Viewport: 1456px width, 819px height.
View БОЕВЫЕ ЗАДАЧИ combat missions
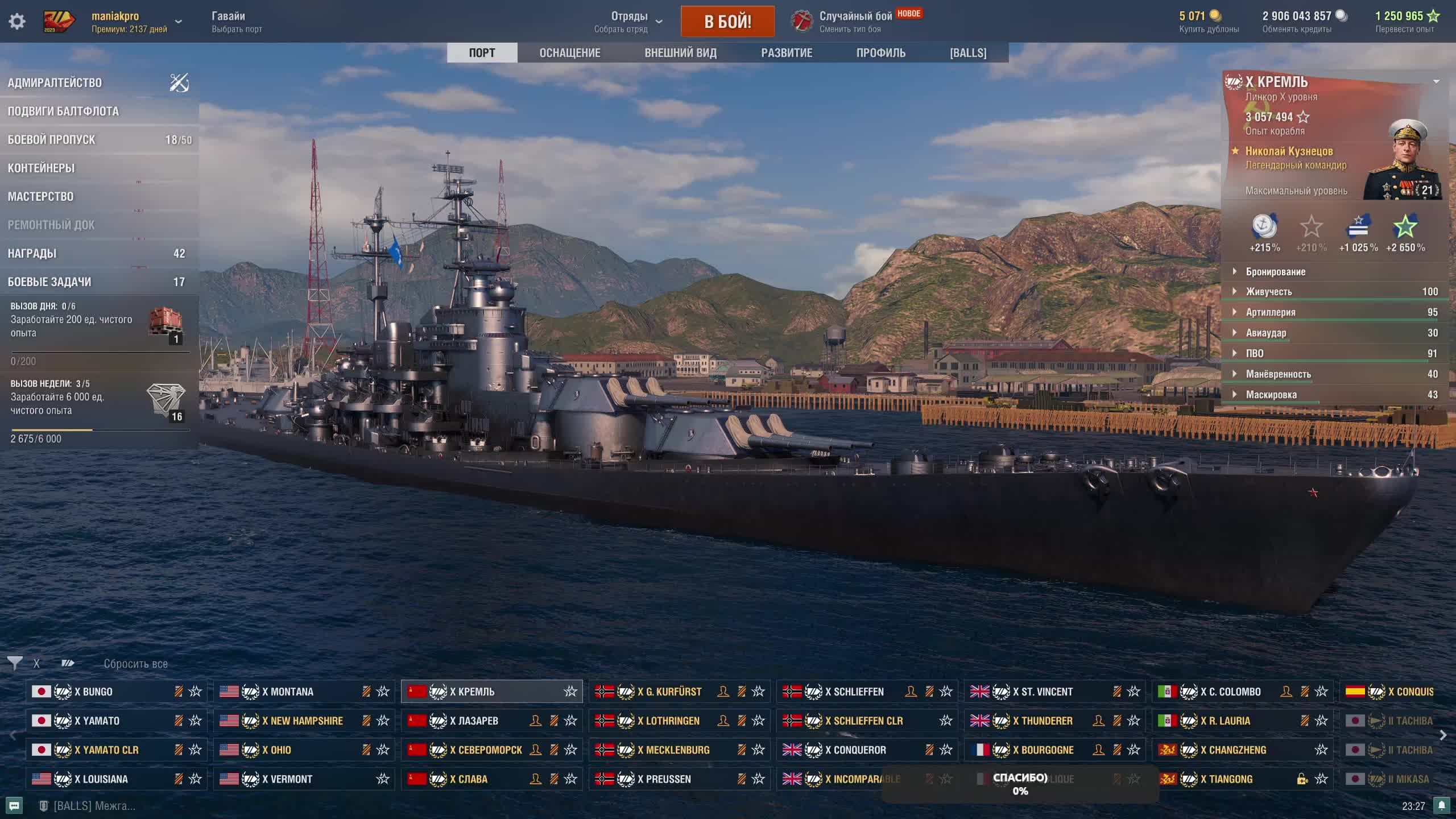tap(49, 282)
